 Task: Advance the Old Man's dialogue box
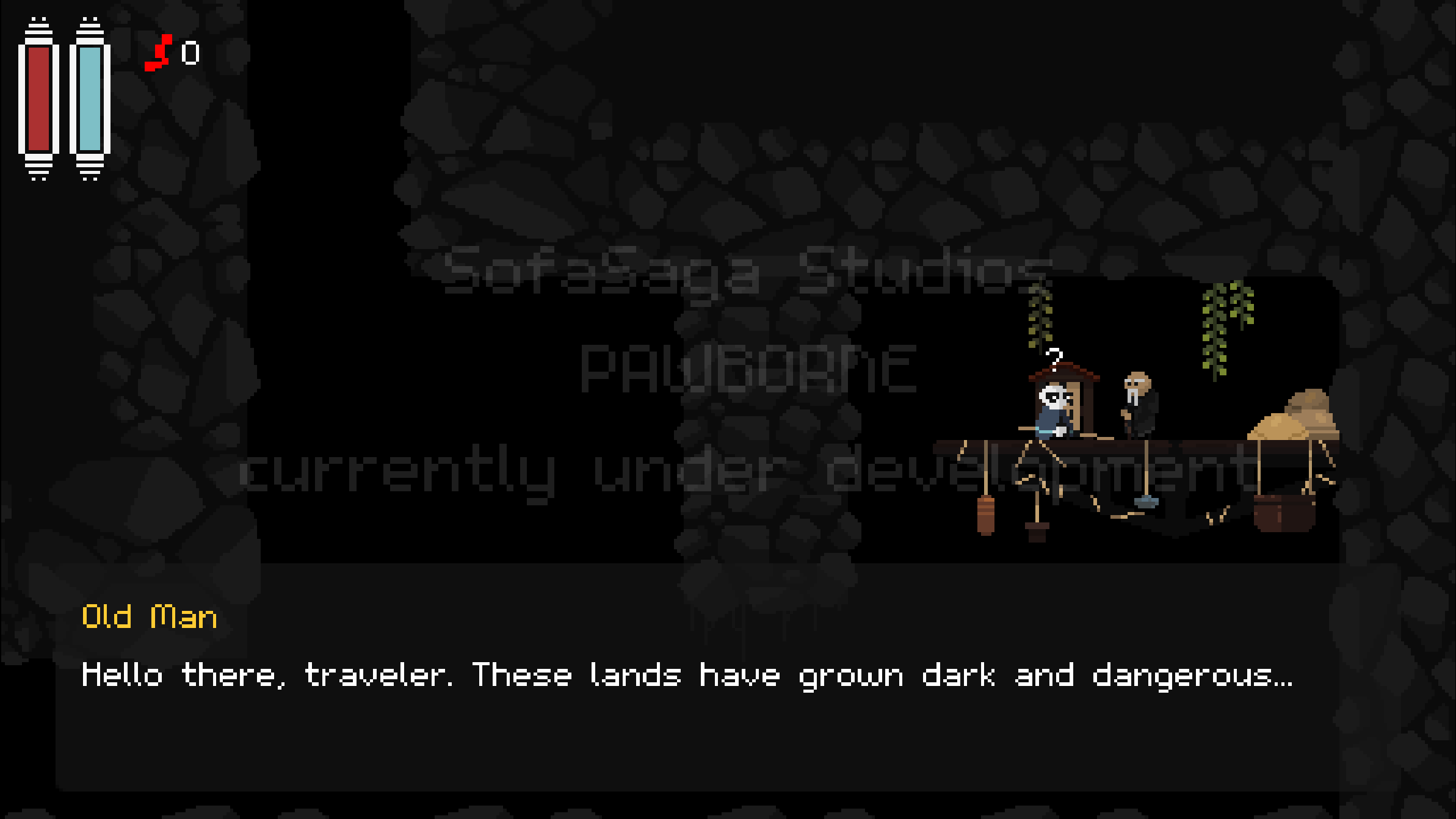pos(696,677)
